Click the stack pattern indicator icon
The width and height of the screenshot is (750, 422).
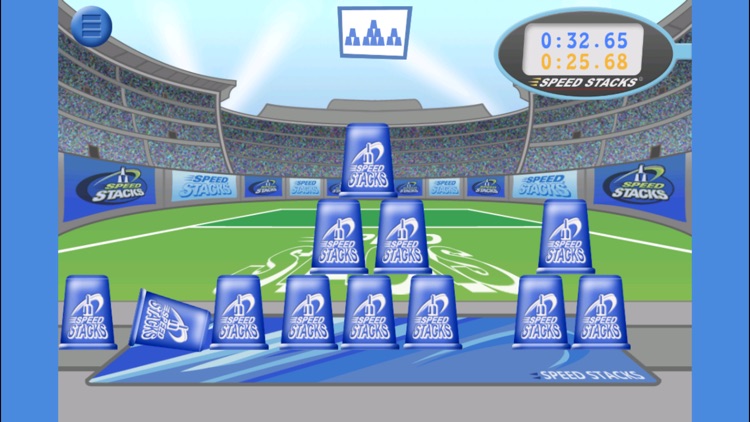(374, 32)
